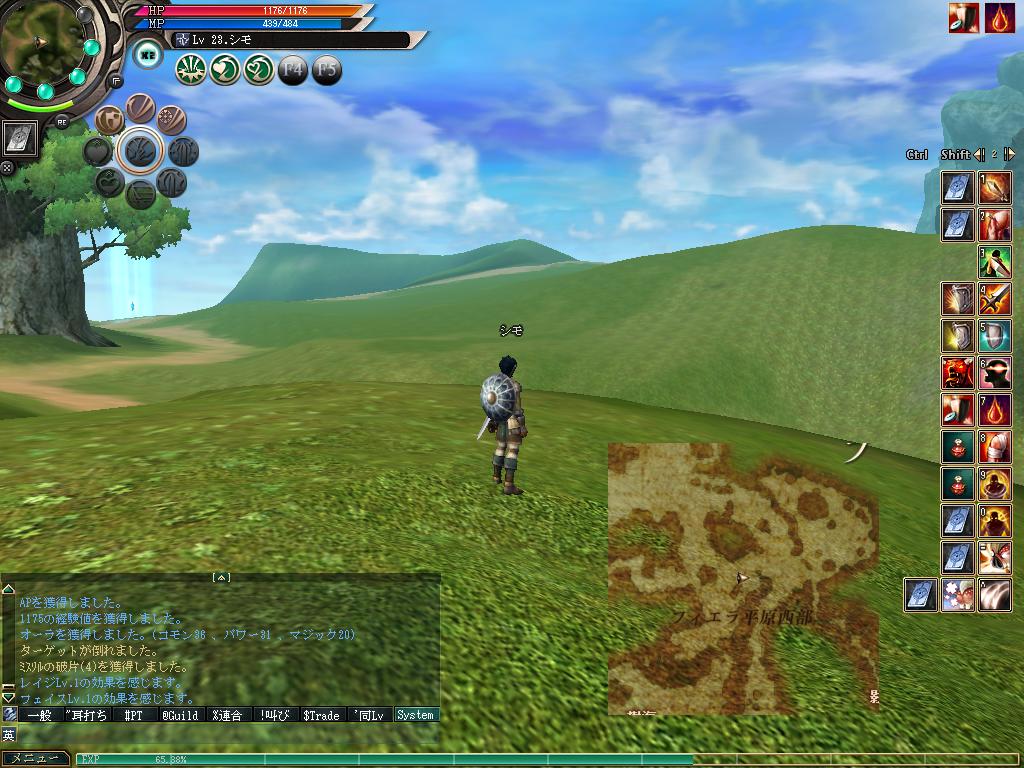Open the card book icon below minimap
The image size is (1024, 768).
20,139
